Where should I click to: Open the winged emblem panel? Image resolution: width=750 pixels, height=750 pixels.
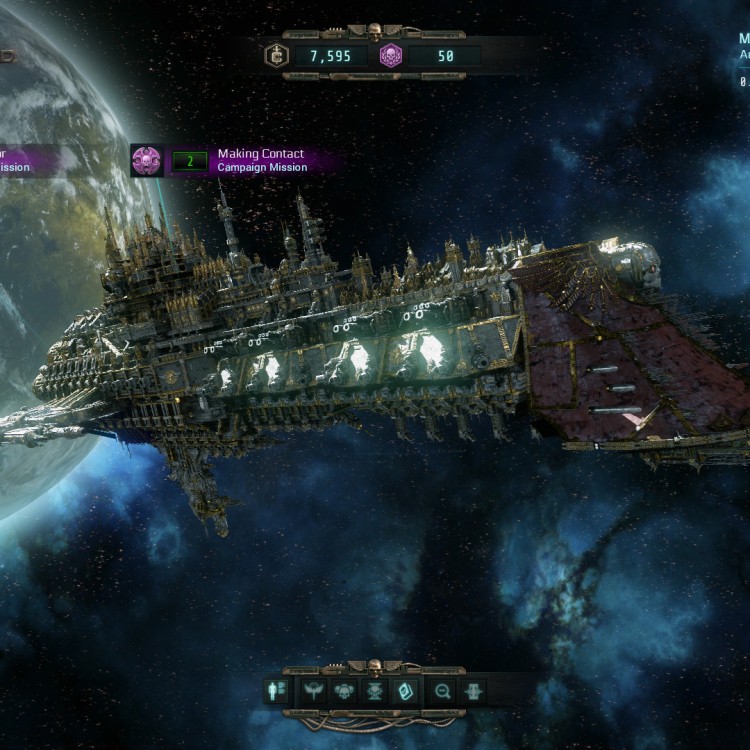[312, 691]
